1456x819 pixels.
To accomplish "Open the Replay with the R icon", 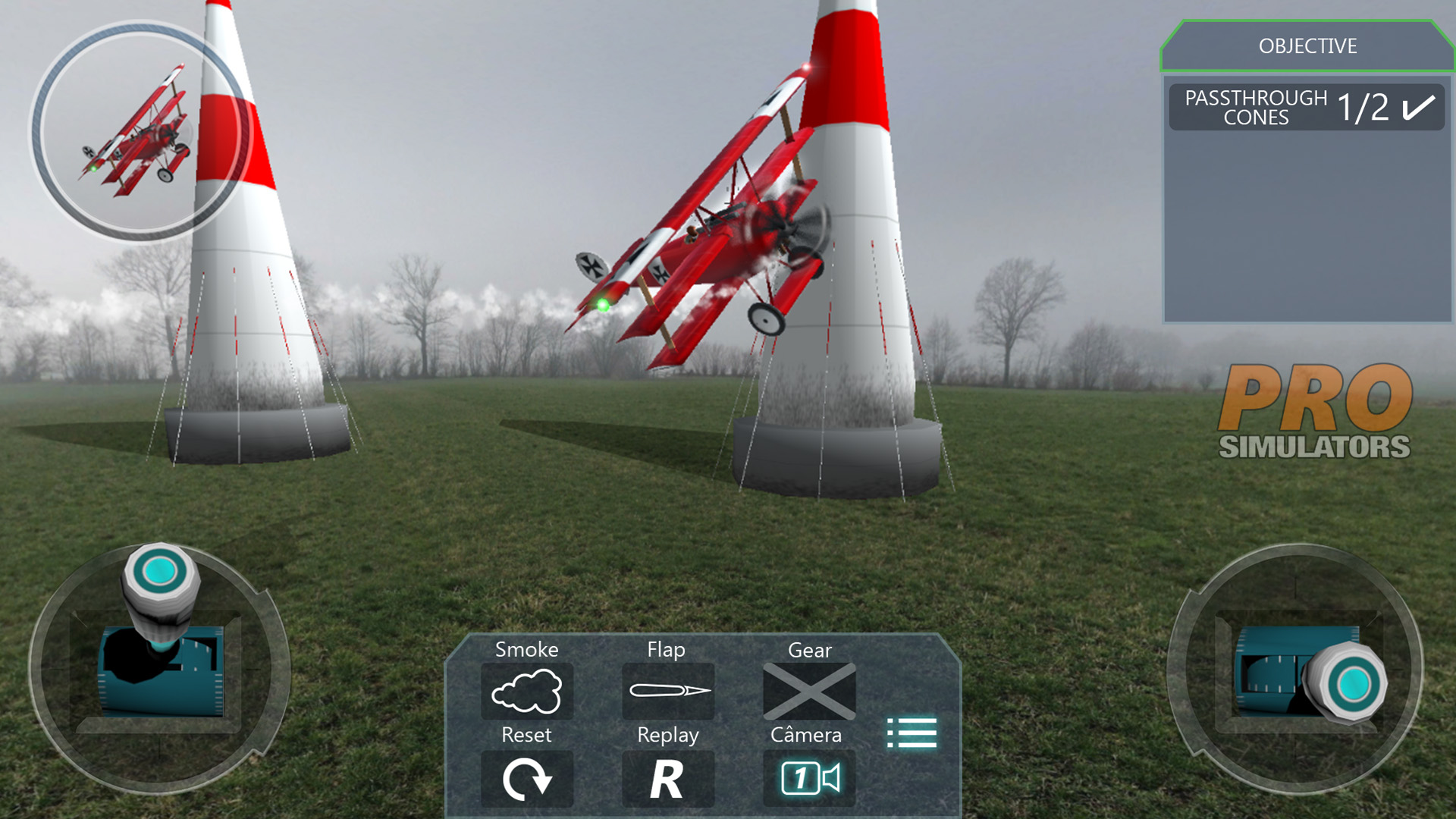I will [667, 777].
